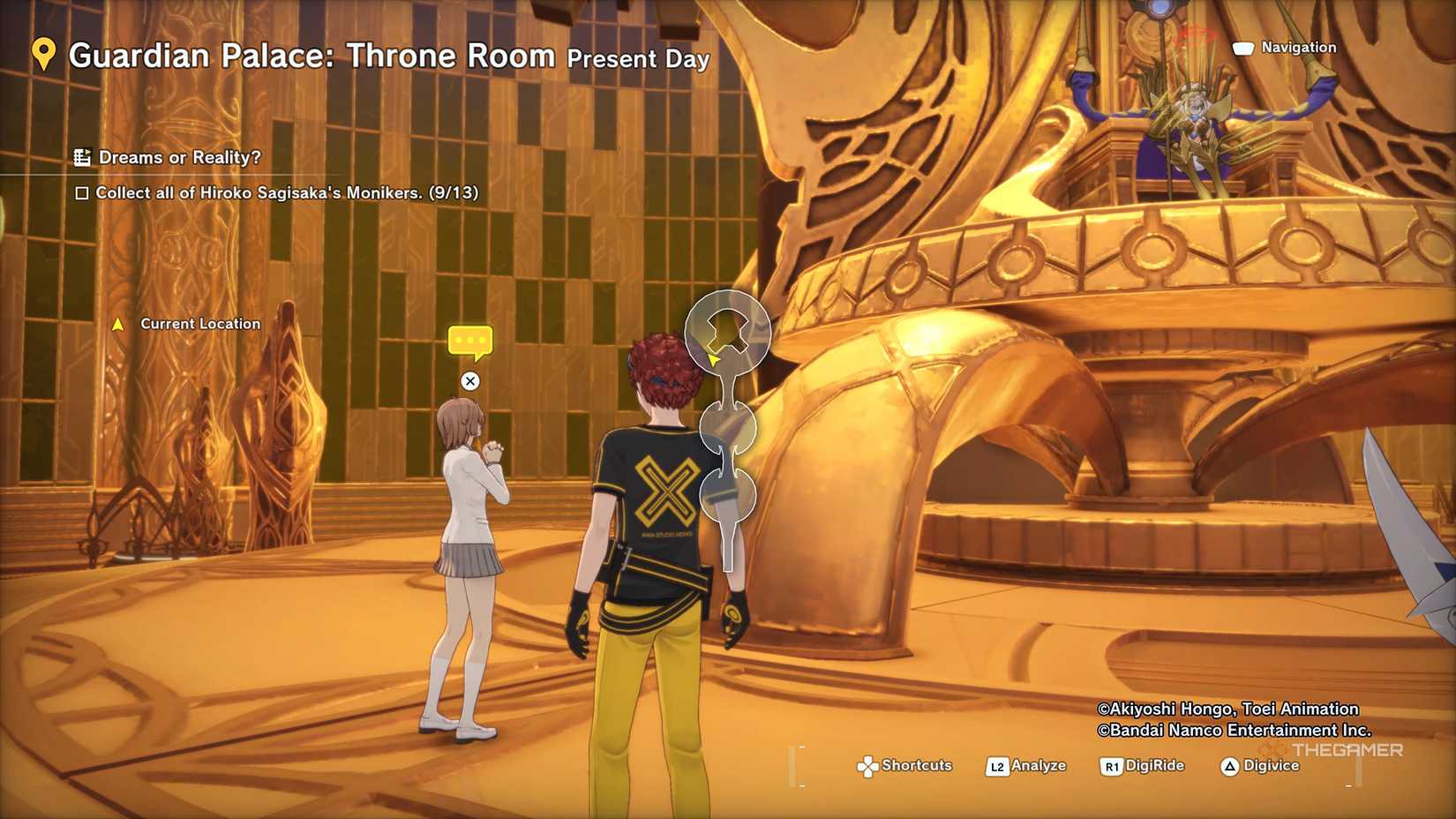This screenshot has height=819, width=1456.
Task: Select the quest log icon beside Dreams or Reality?
Action: click(84, 156)
